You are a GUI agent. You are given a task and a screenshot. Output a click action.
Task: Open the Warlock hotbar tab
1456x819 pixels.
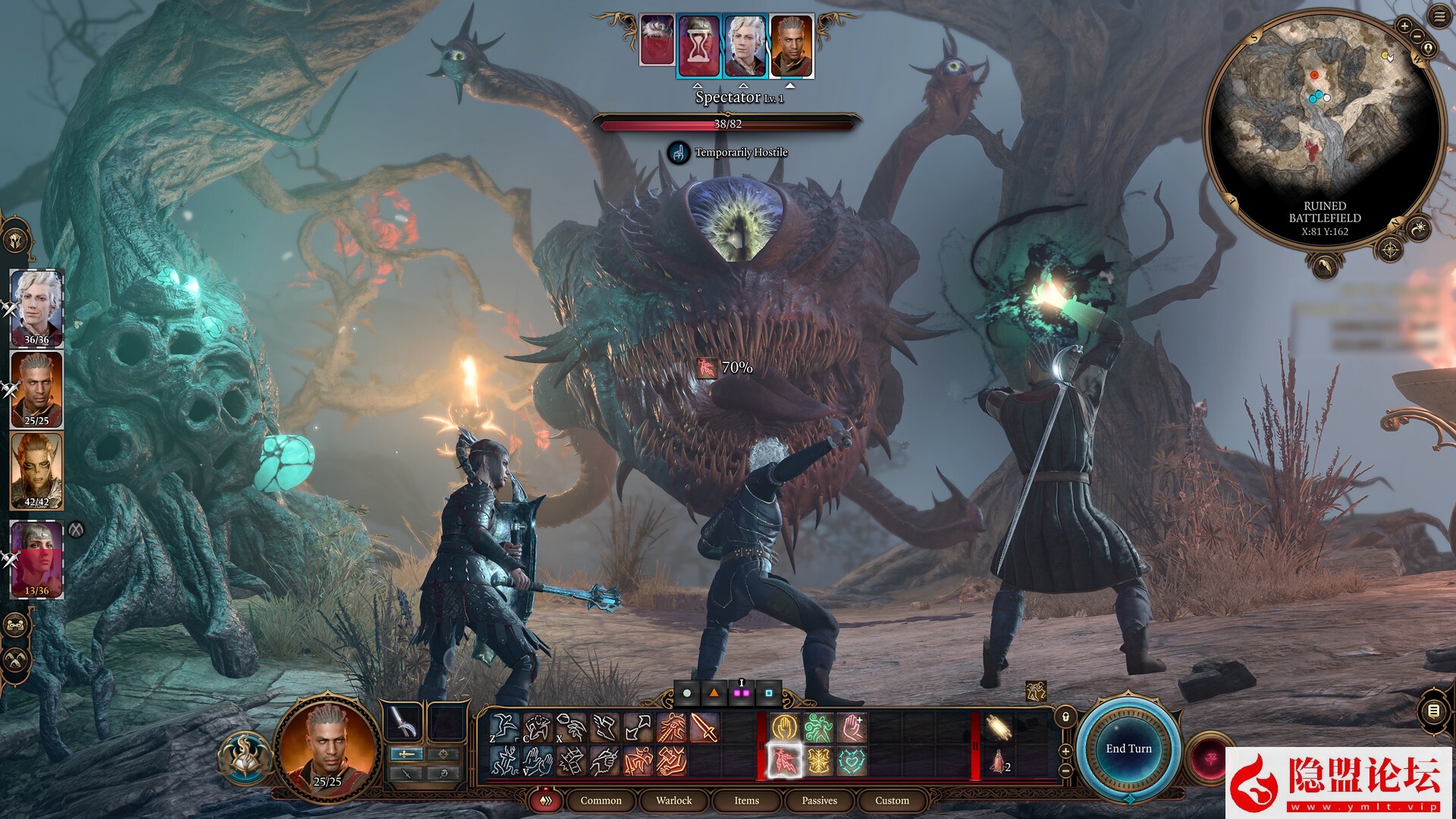tap(673, 801)
